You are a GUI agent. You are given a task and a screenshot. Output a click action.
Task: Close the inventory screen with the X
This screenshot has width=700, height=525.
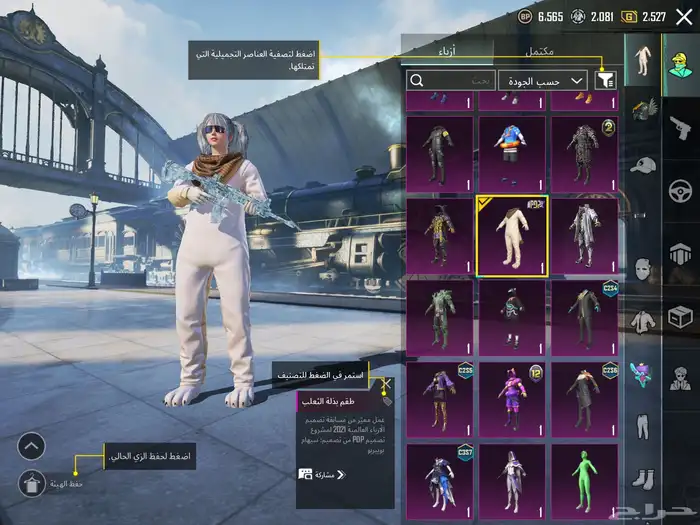[684, 16]
